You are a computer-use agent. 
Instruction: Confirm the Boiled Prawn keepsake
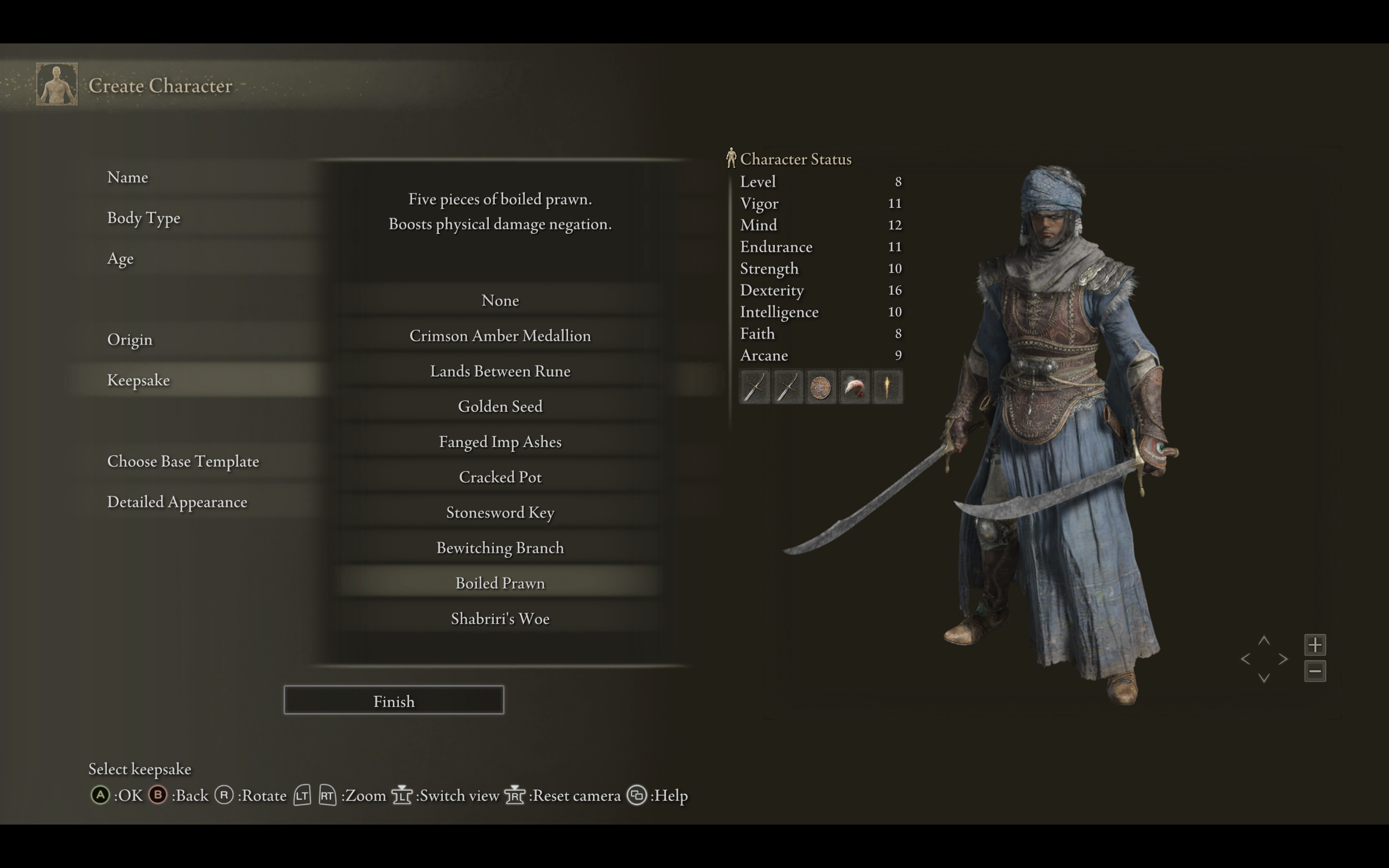point(500,583)
